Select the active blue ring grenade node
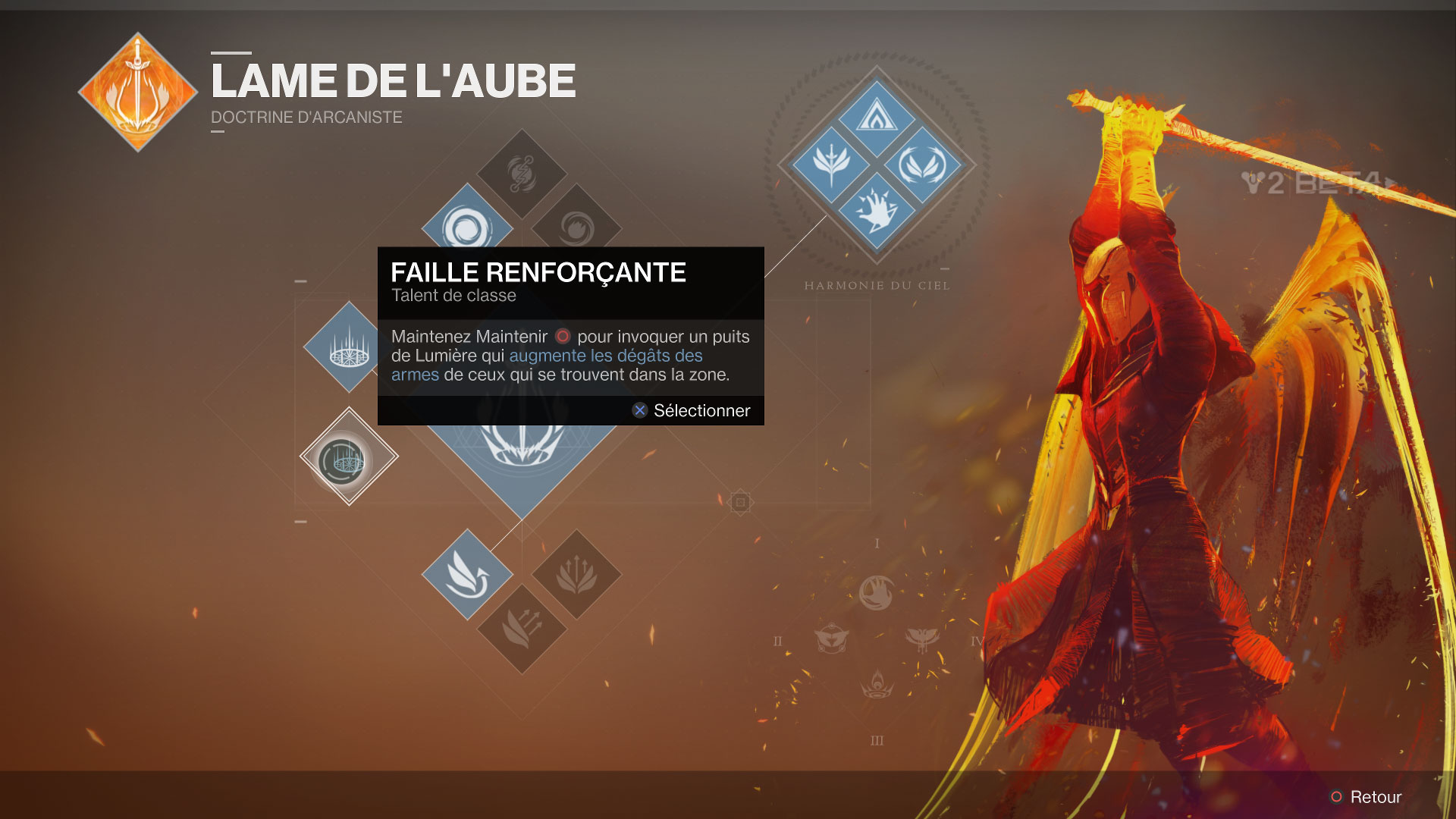Viewport: 1456px width, 819px height. 466,226
